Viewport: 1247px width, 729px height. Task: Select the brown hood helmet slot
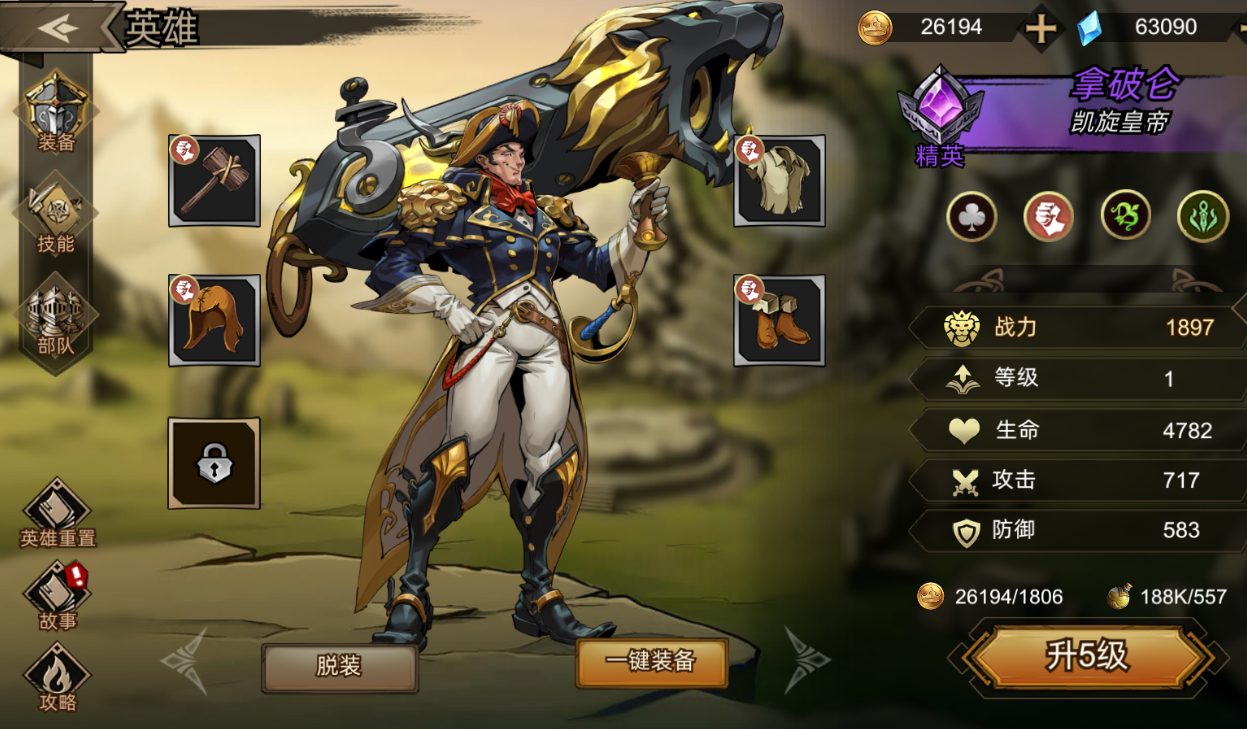(x=214, y=321)
